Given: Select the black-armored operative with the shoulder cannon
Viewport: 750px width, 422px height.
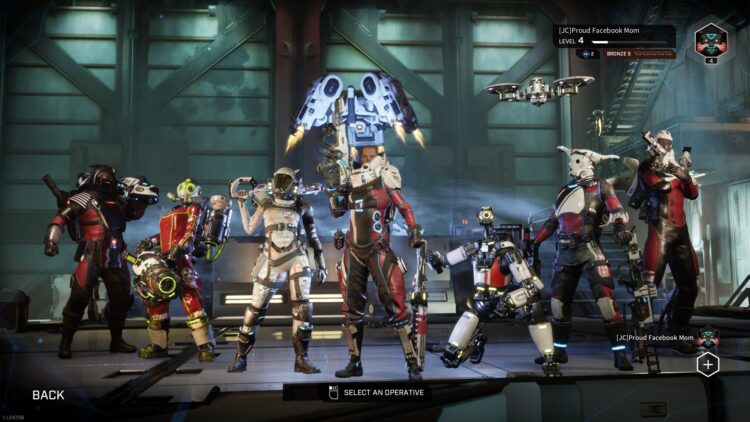Looking at the screenshot, I should point(92,255).
